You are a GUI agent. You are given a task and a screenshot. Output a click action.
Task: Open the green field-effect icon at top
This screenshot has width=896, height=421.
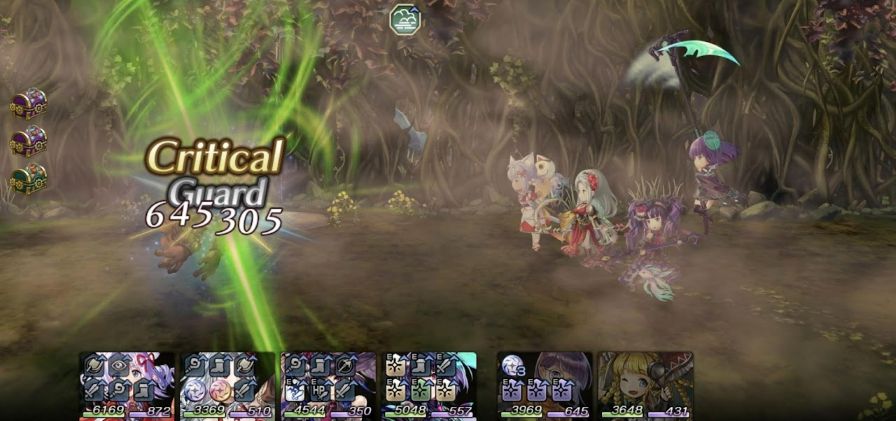(404, 19)
